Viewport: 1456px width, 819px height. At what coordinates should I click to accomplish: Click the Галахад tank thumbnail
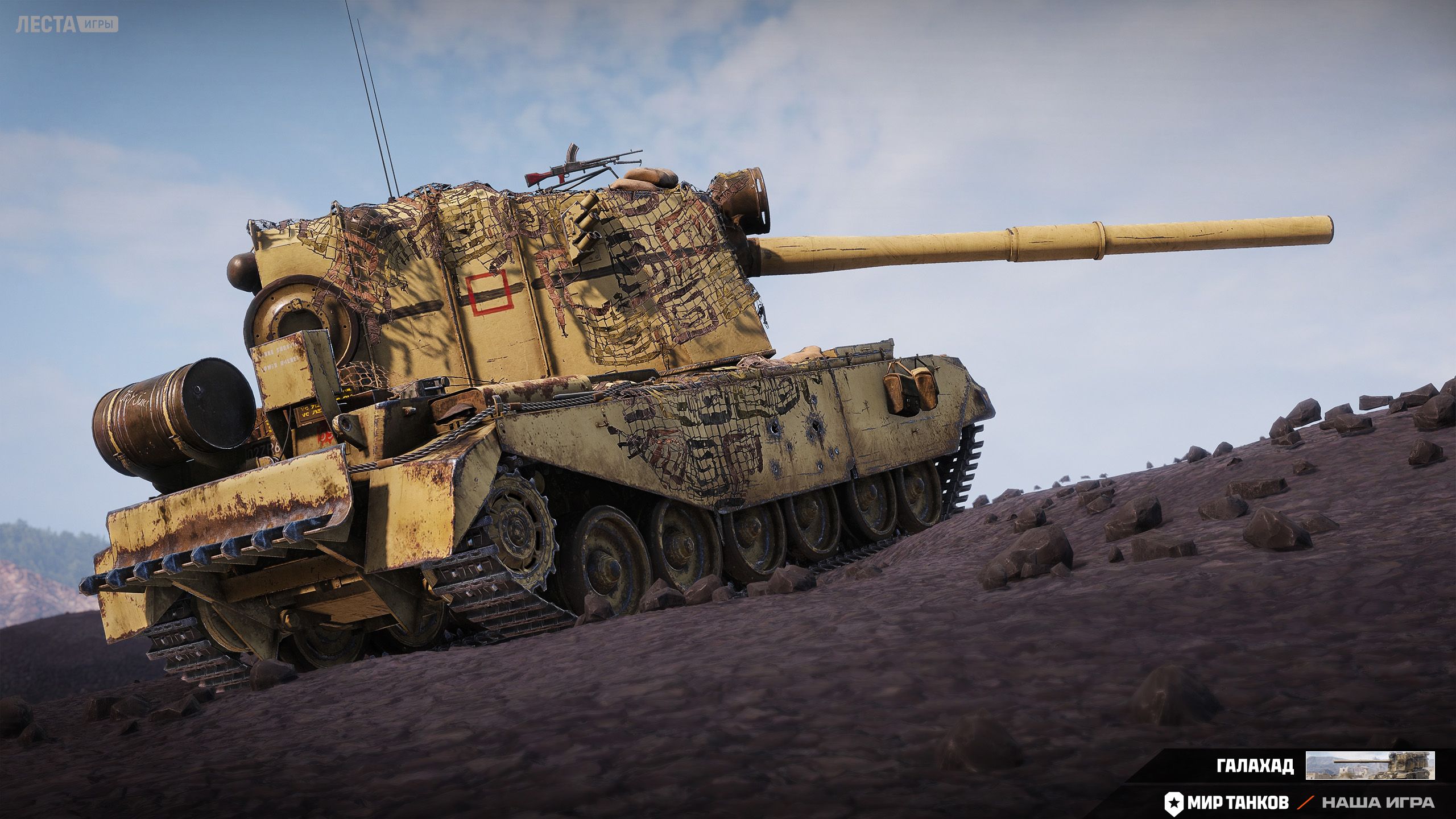pos(1370,765)
